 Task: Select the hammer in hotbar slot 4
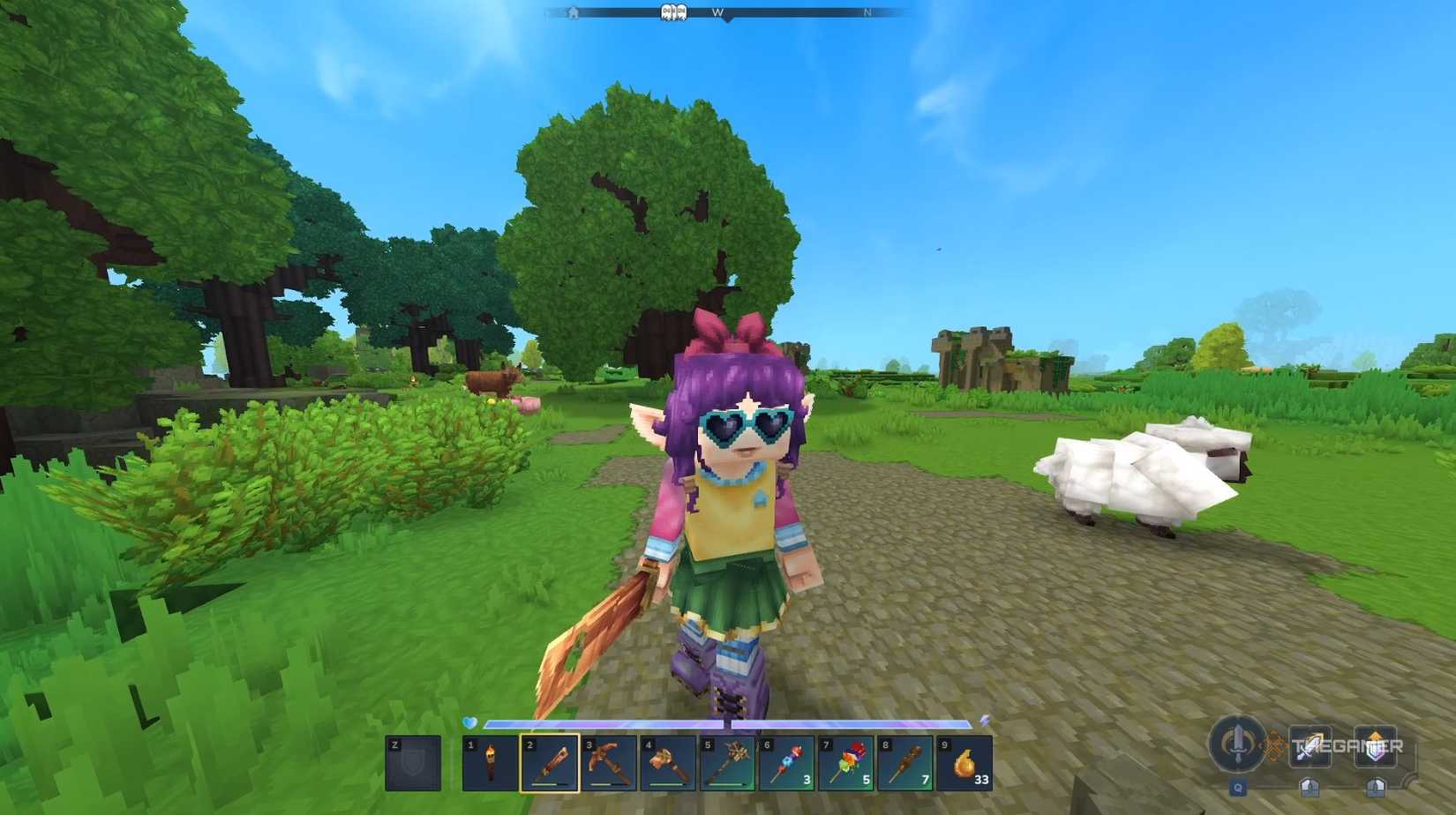(668, 763)
